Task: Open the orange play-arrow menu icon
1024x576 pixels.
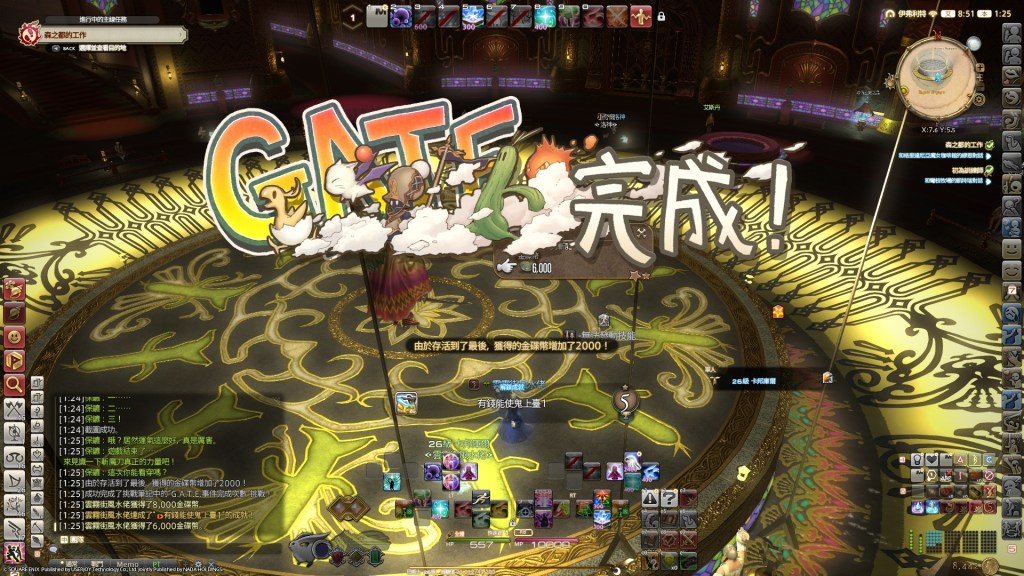Action: [14, 359]
